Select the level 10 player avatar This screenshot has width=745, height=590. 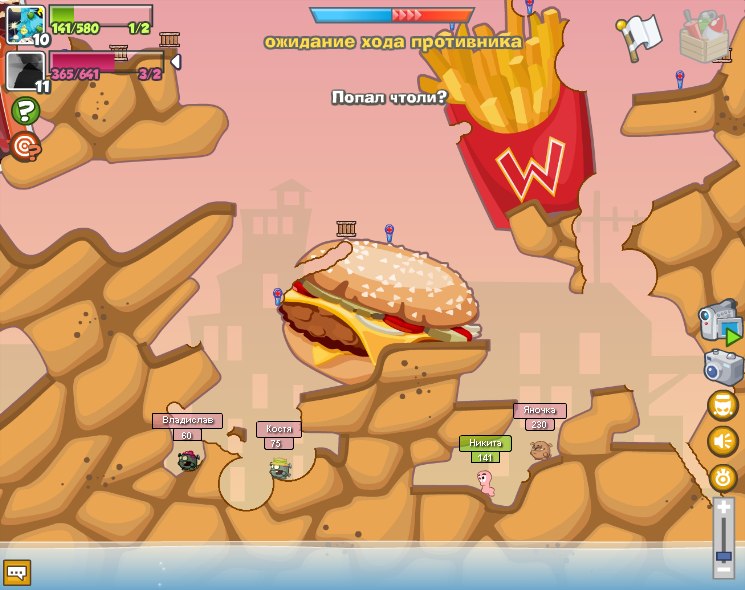tap(24, 23)
